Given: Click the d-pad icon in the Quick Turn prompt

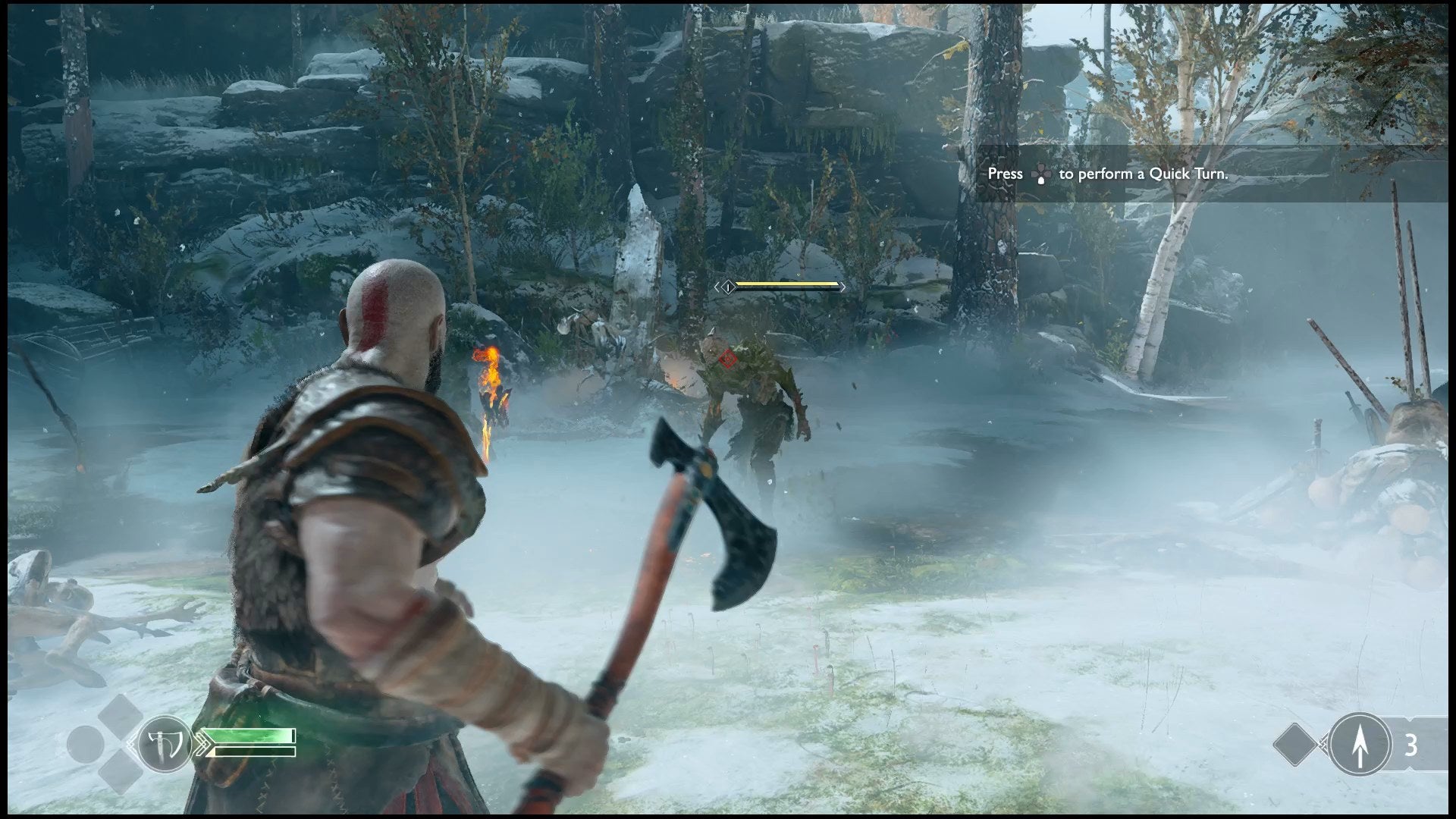Looking at the screenshot, I should coord(1042,174).
